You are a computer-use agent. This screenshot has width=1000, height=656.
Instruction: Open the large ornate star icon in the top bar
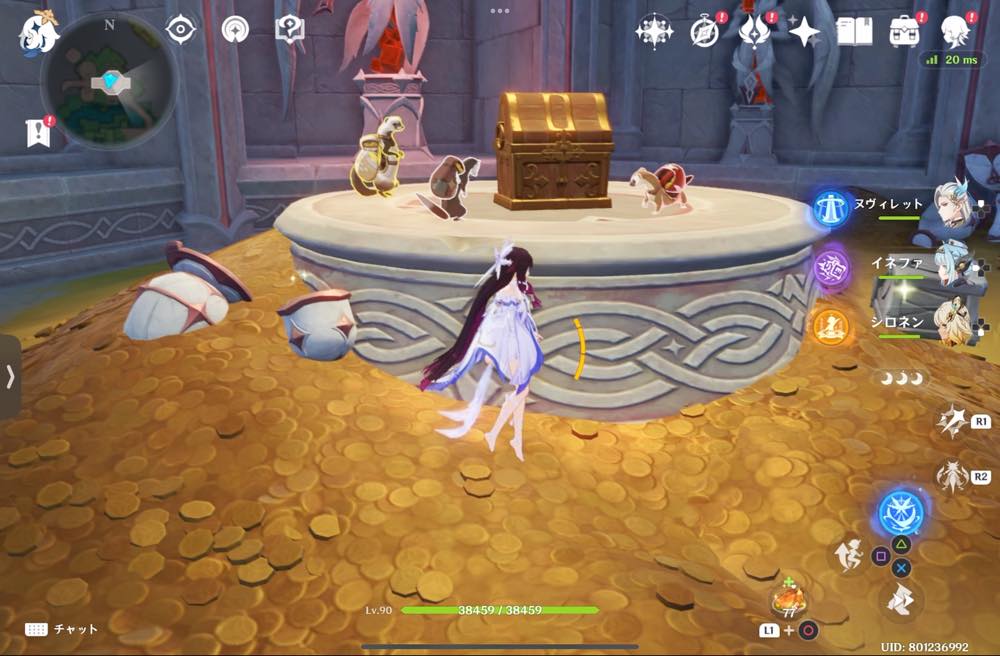(x=654, y=32)
